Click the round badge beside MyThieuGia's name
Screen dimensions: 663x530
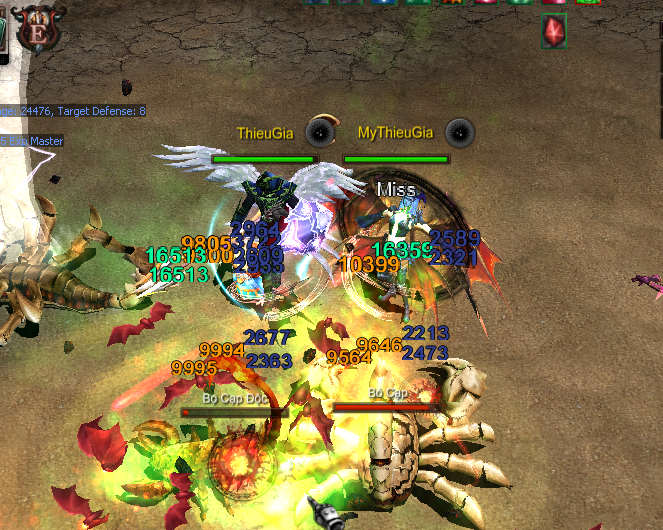pyautogui.click(x=458, y=131)
